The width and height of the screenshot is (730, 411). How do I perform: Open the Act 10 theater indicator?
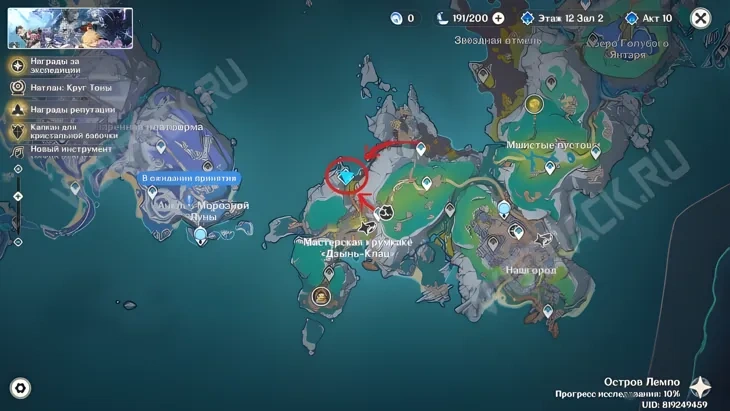coord(648,18)
